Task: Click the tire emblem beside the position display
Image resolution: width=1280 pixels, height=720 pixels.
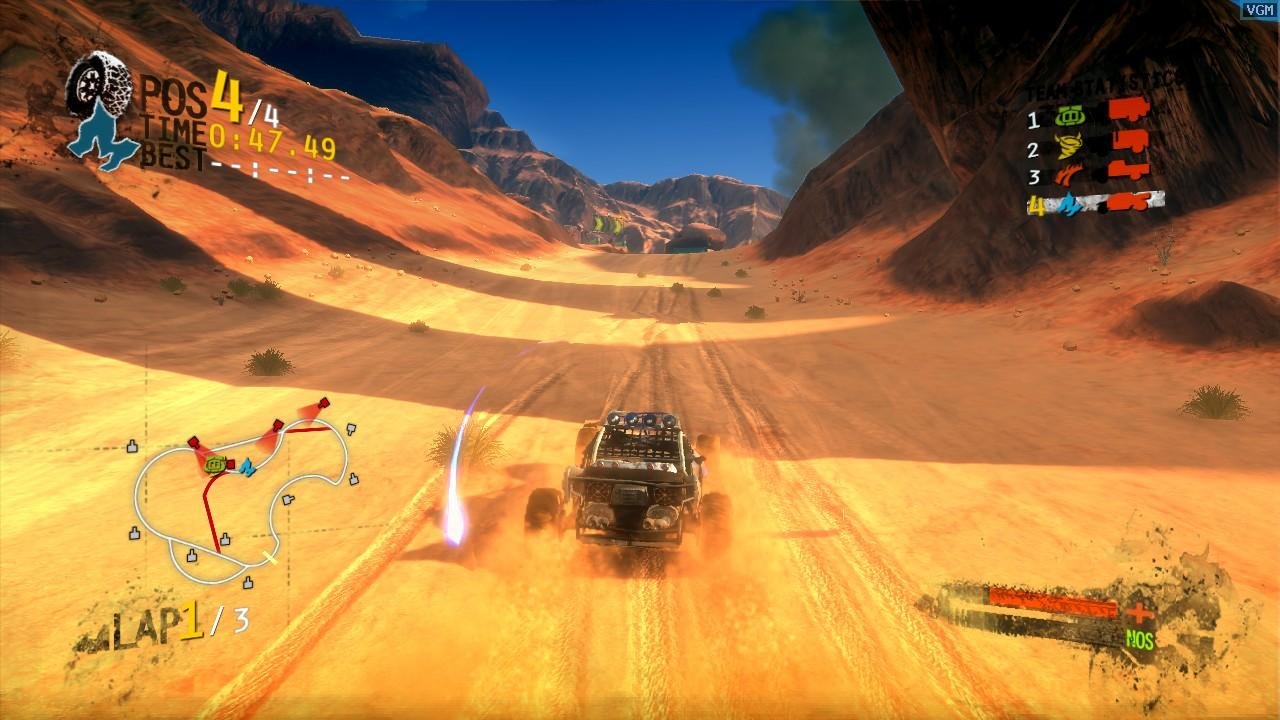Action: click(x=100, y=83)
